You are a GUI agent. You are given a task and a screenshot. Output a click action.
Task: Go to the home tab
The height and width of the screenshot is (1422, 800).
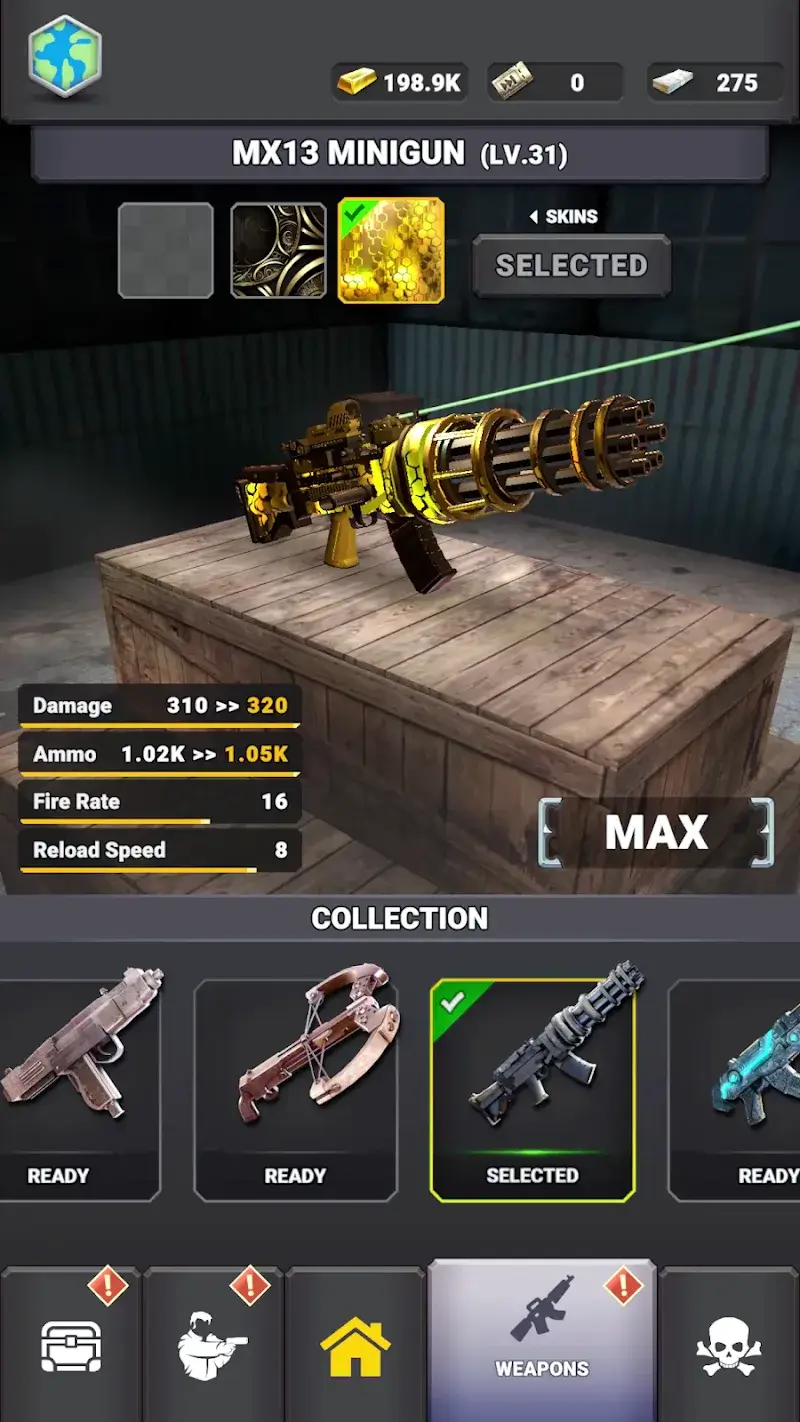(x=355, y=1345)
